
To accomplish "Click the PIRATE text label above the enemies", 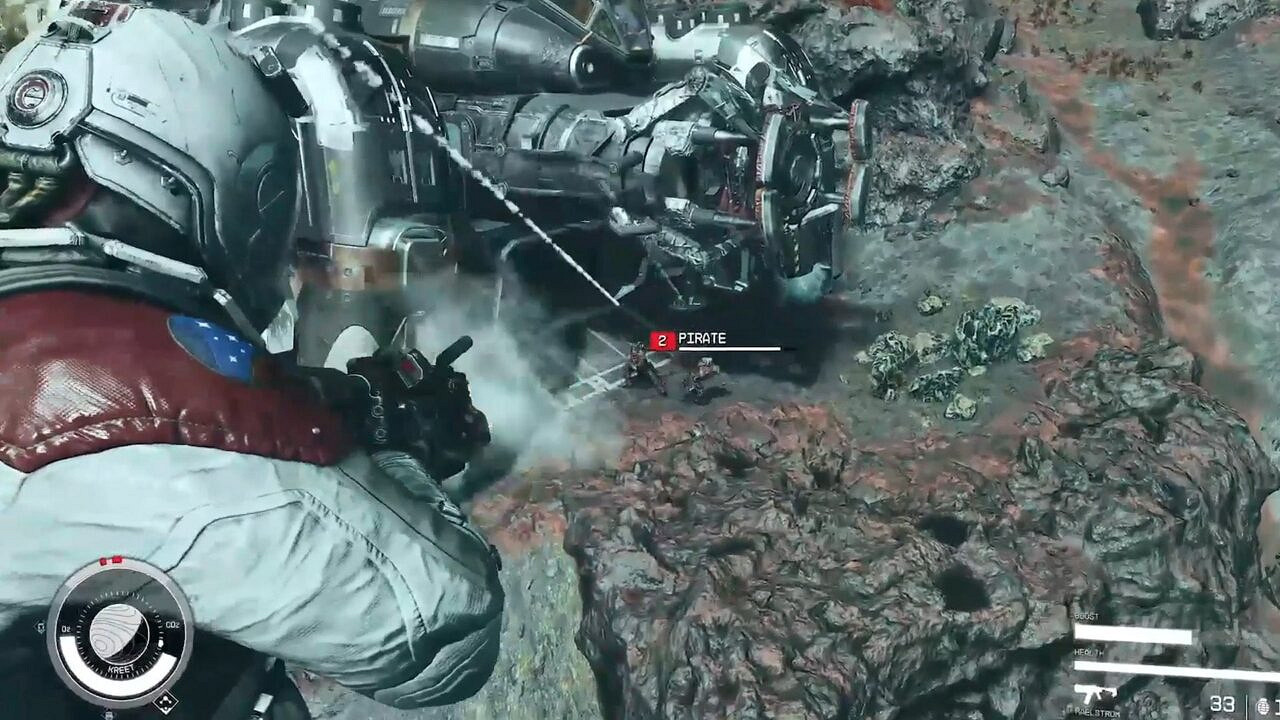I will (703, 340).
